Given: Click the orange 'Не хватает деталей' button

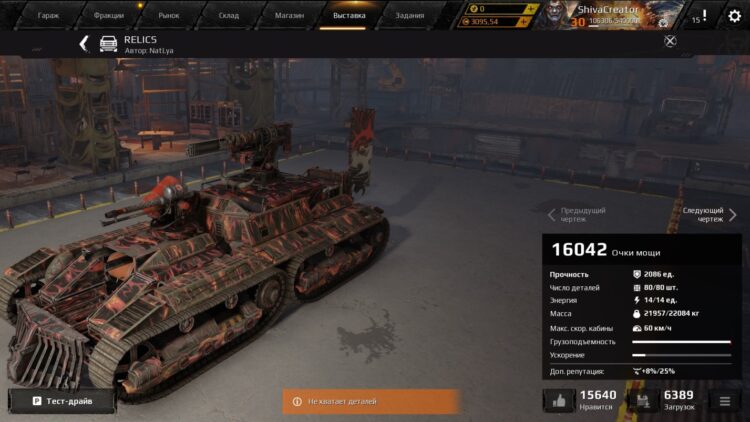Looking at the screenshot, I should (x=371, y=401).
